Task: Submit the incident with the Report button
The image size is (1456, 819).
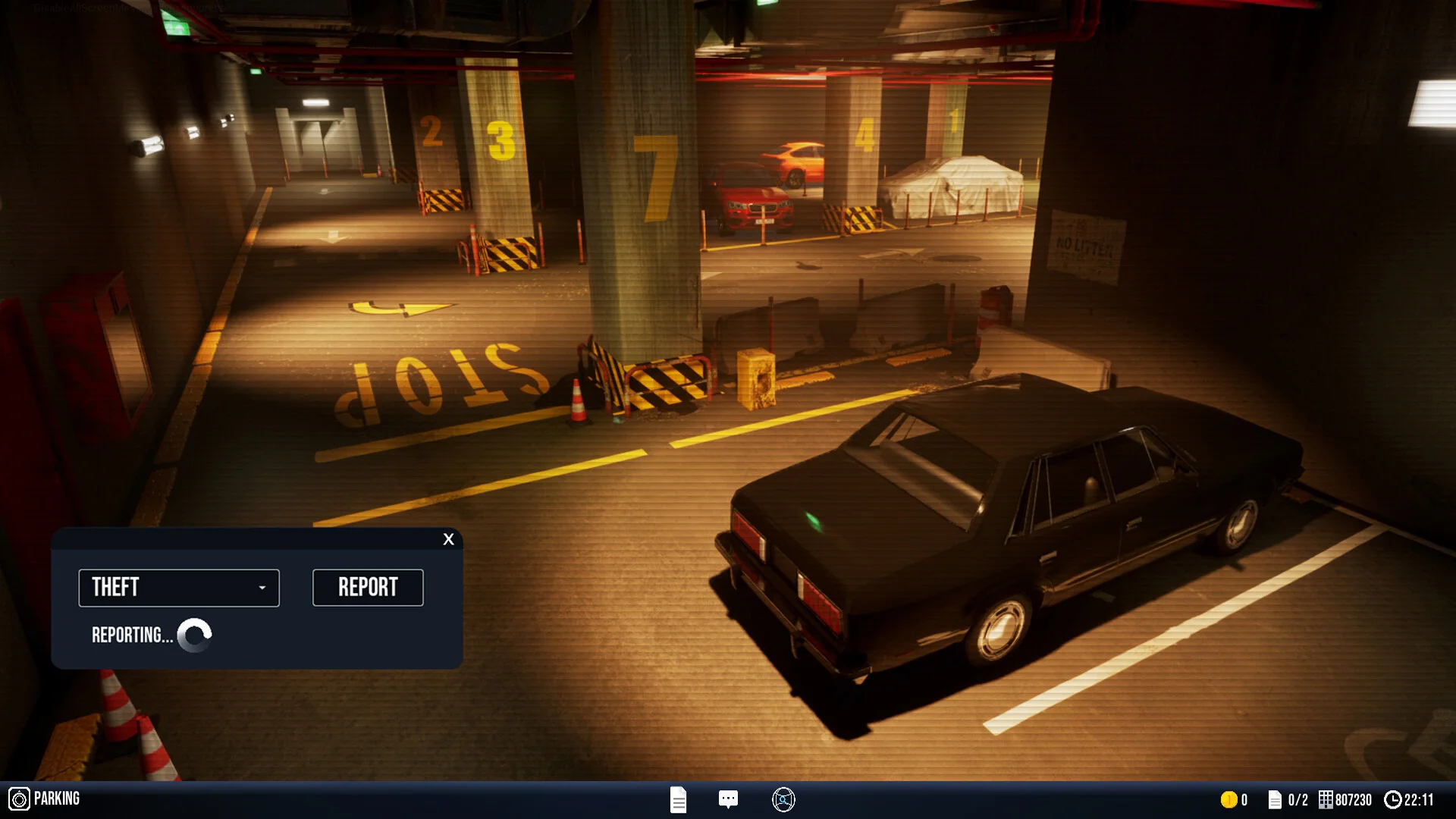Action: (x=368, y=588)
